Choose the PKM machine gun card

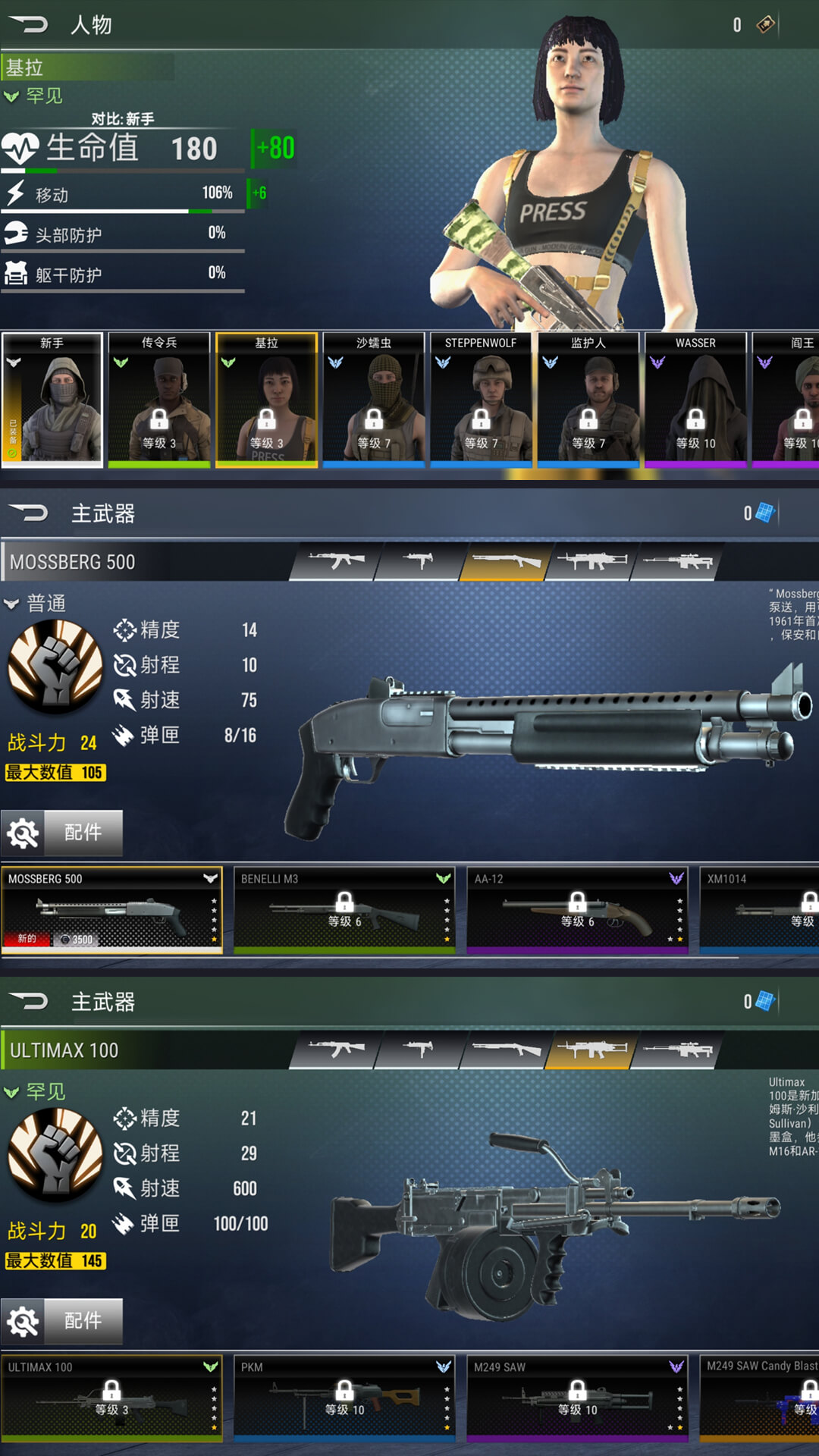pos(344,1398)
